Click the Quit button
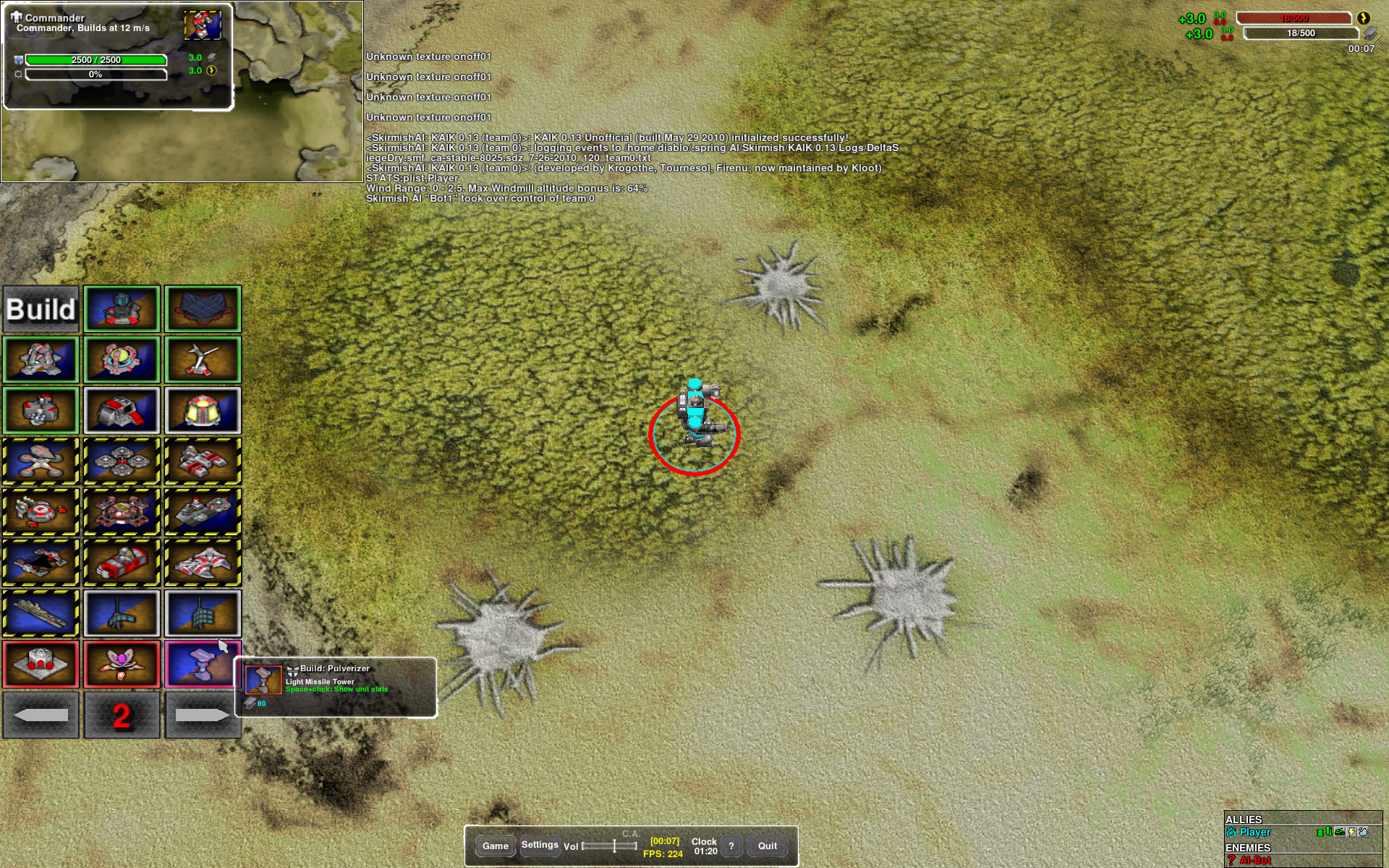Screen dimensions: 1389x868 pos(767,846)
